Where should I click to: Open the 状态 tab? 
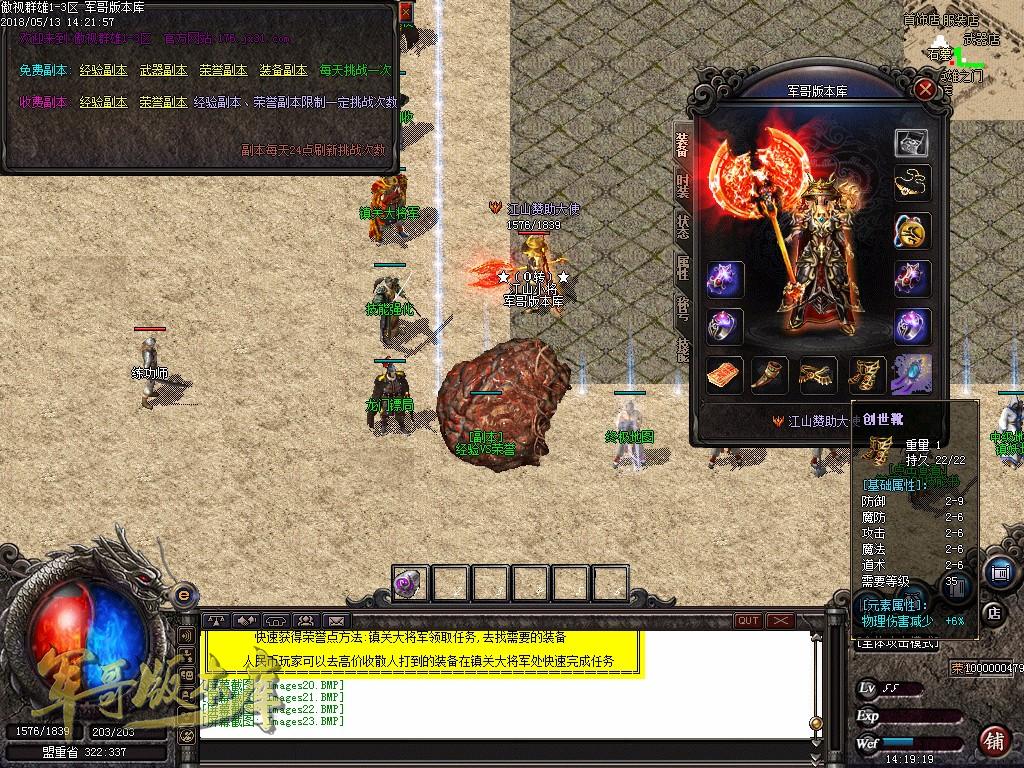coord(683,225)
